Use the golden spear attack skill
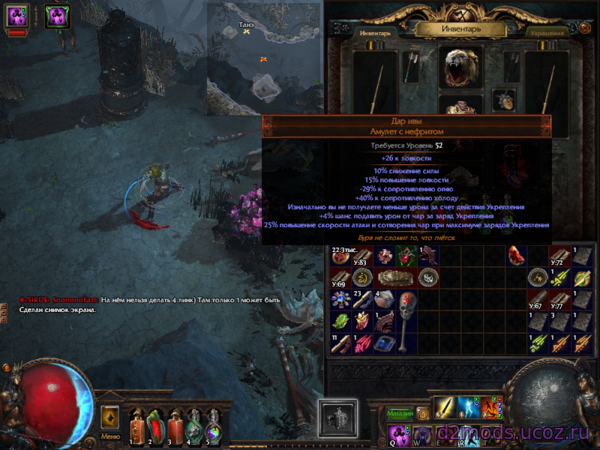 [443, 408]
